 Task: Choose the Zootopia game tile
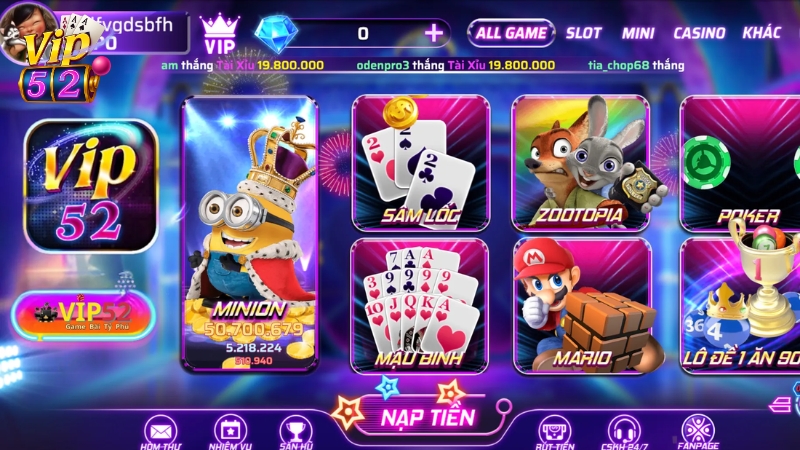click(580, 162)
